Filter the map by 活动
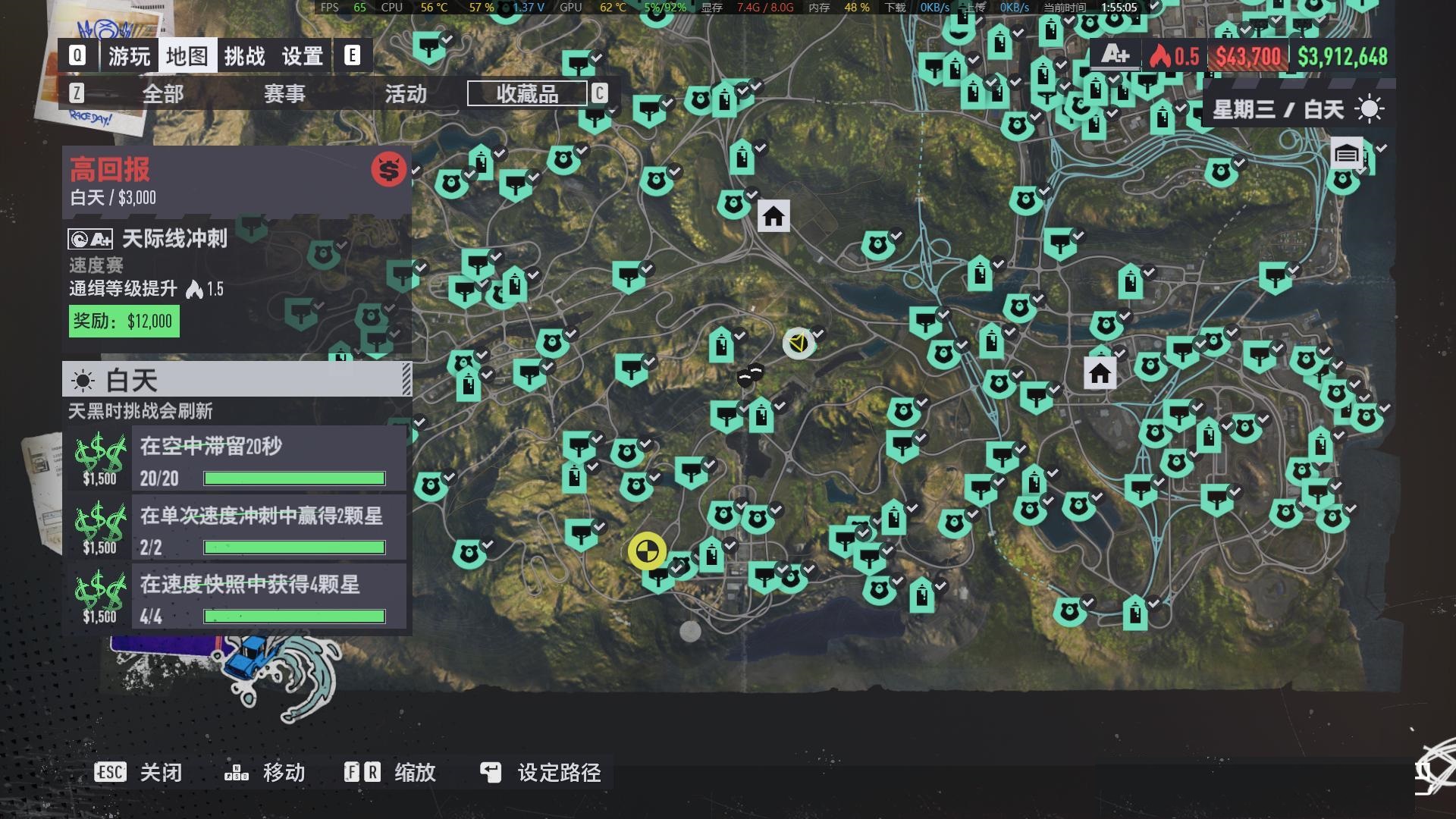 pos(406,94)
